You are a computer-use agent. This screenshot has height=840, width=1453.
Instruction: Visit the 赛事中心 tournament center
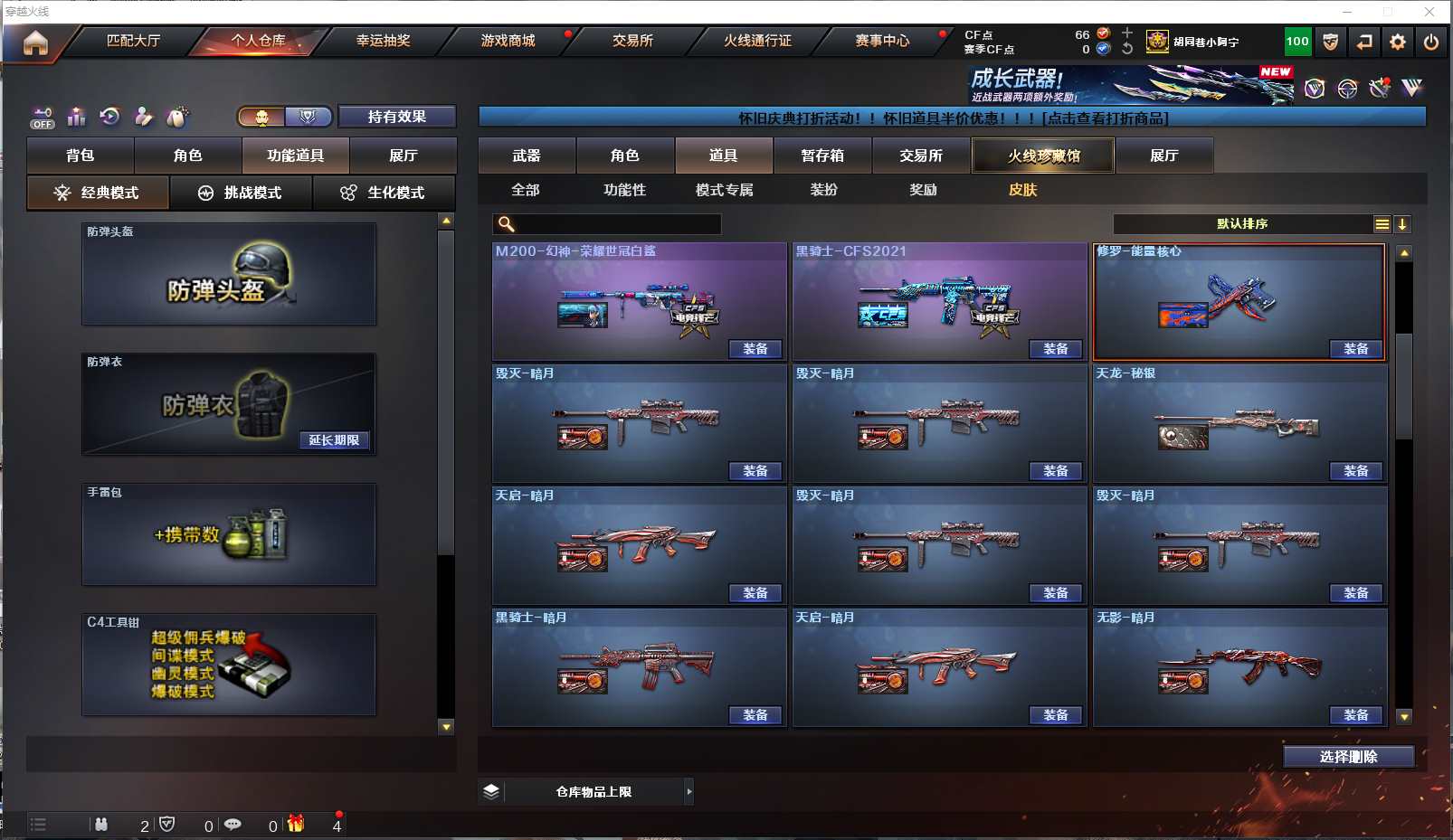pos(882,41)
